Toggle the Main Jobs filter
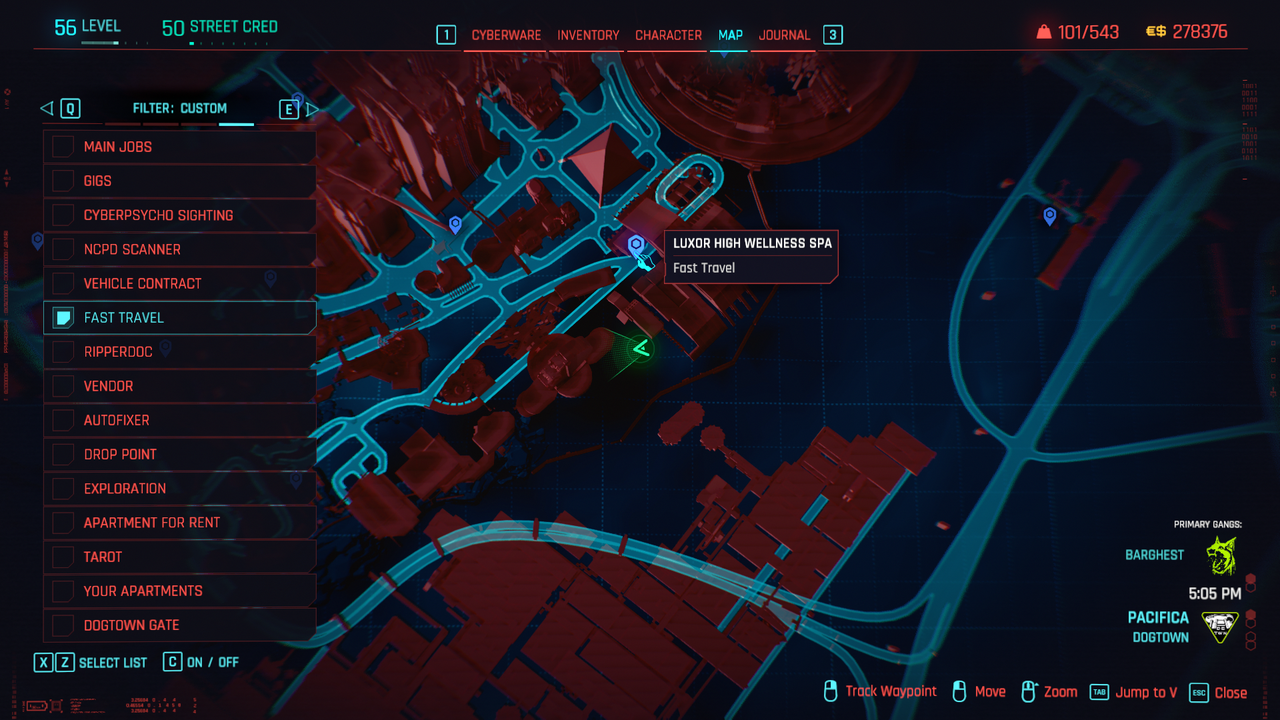Screen dimensions: 1280x720 click(x=63, y=147)
